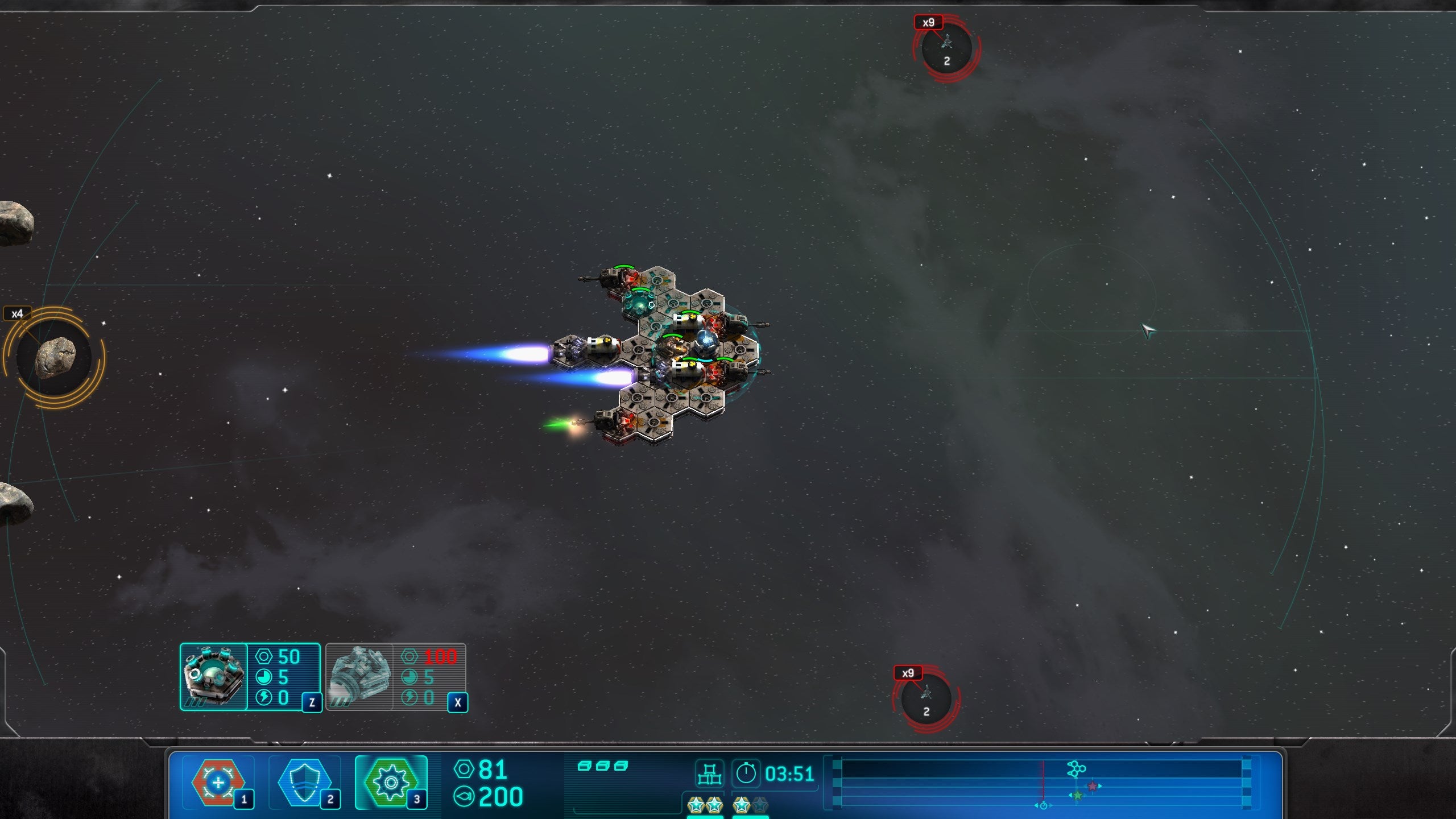Open the green gear utility category
This screenshot has height=819, width=1456.
391,783
